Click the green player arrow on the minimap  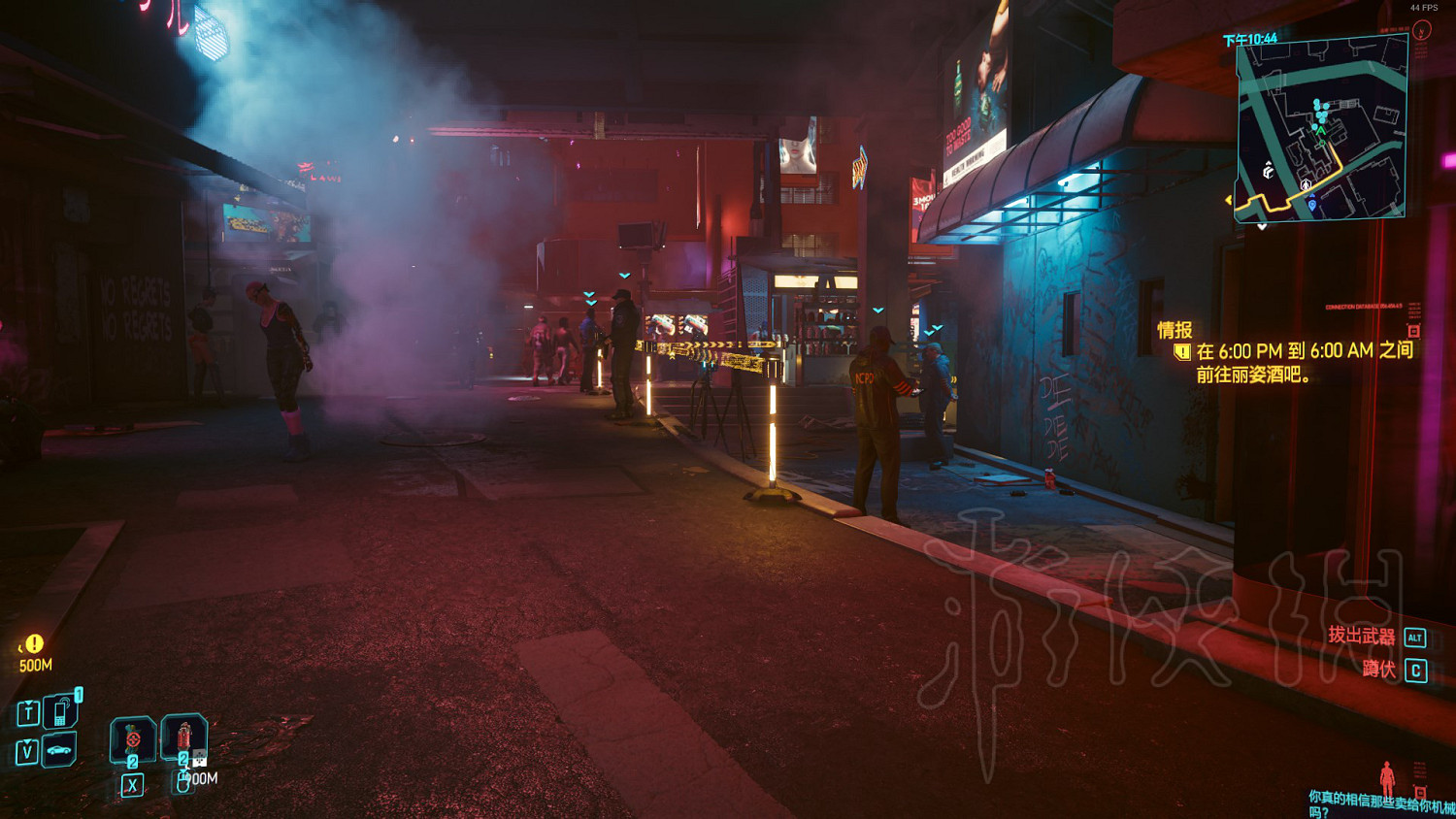1320,130
